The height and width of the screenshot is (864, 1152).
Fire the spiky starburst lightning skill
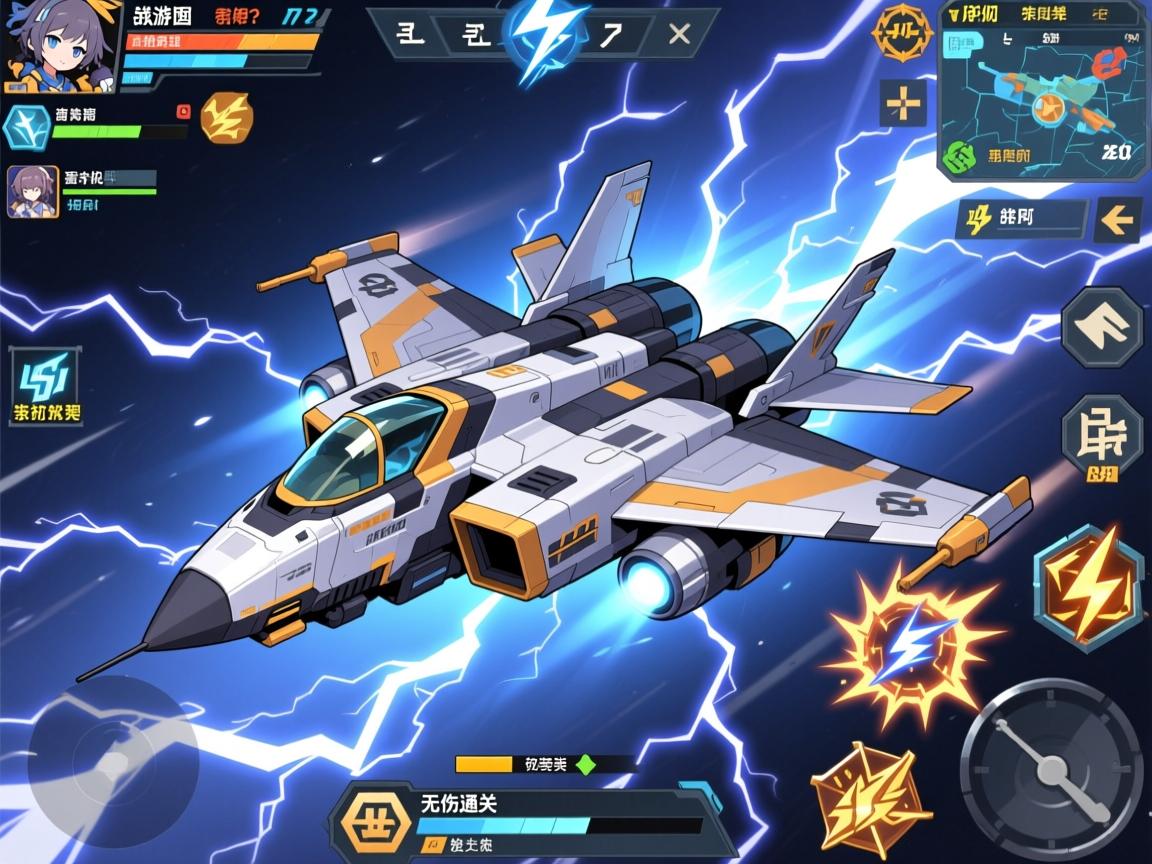(x=910, y=643)
